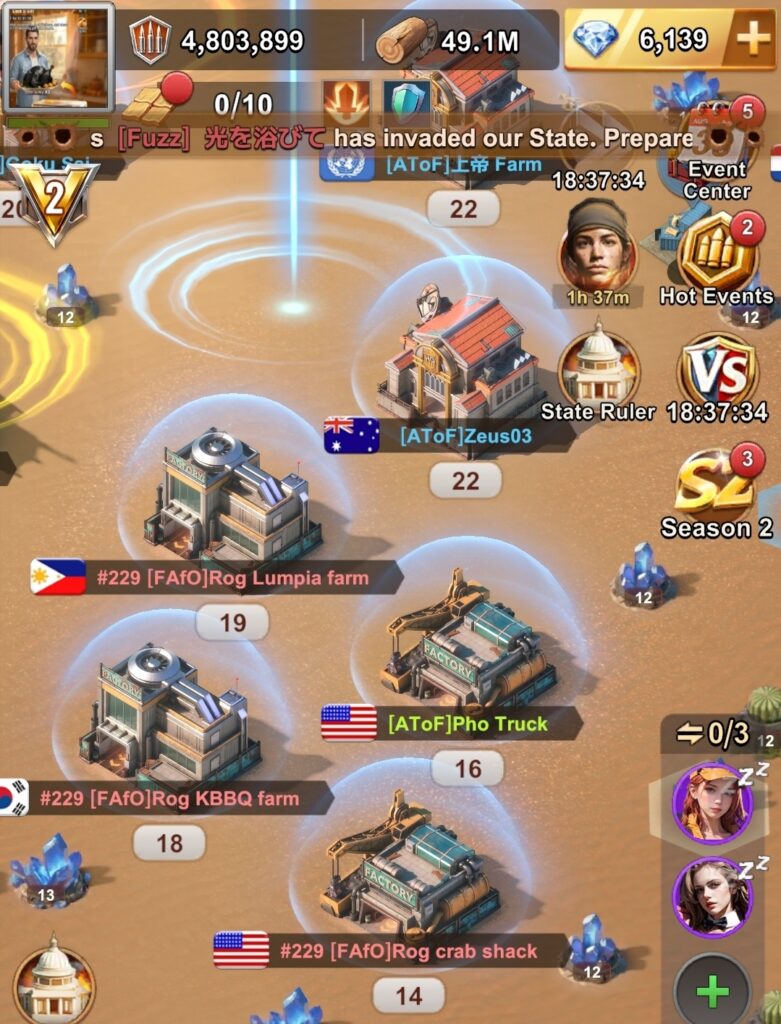The height and width of the screenshot is (1024, 781).
Task: Select the Rog crab shack base label
Action: [407, 950]
